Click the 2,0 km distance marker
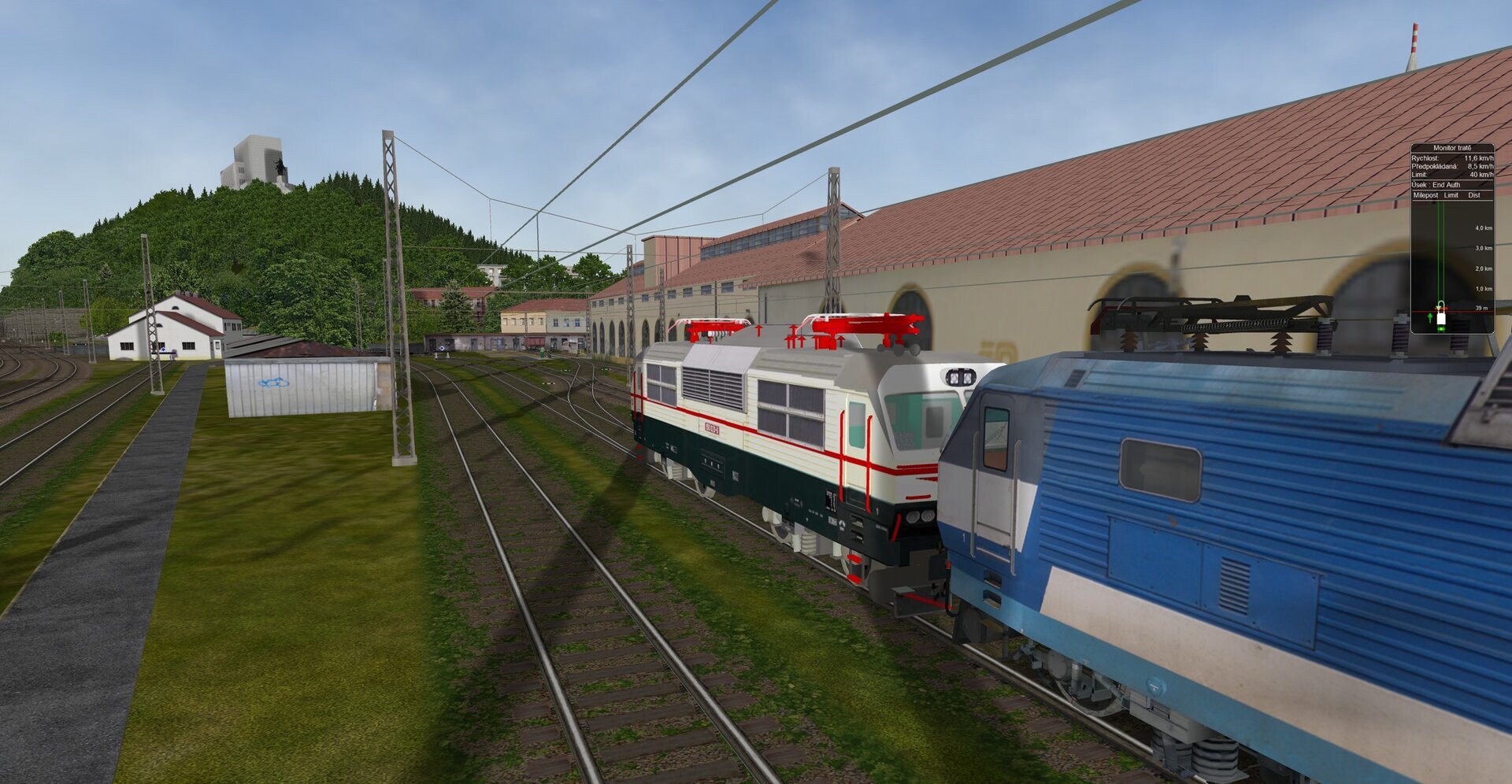The width and height of the screenshot is (1512, 784). click(1483, 268)
